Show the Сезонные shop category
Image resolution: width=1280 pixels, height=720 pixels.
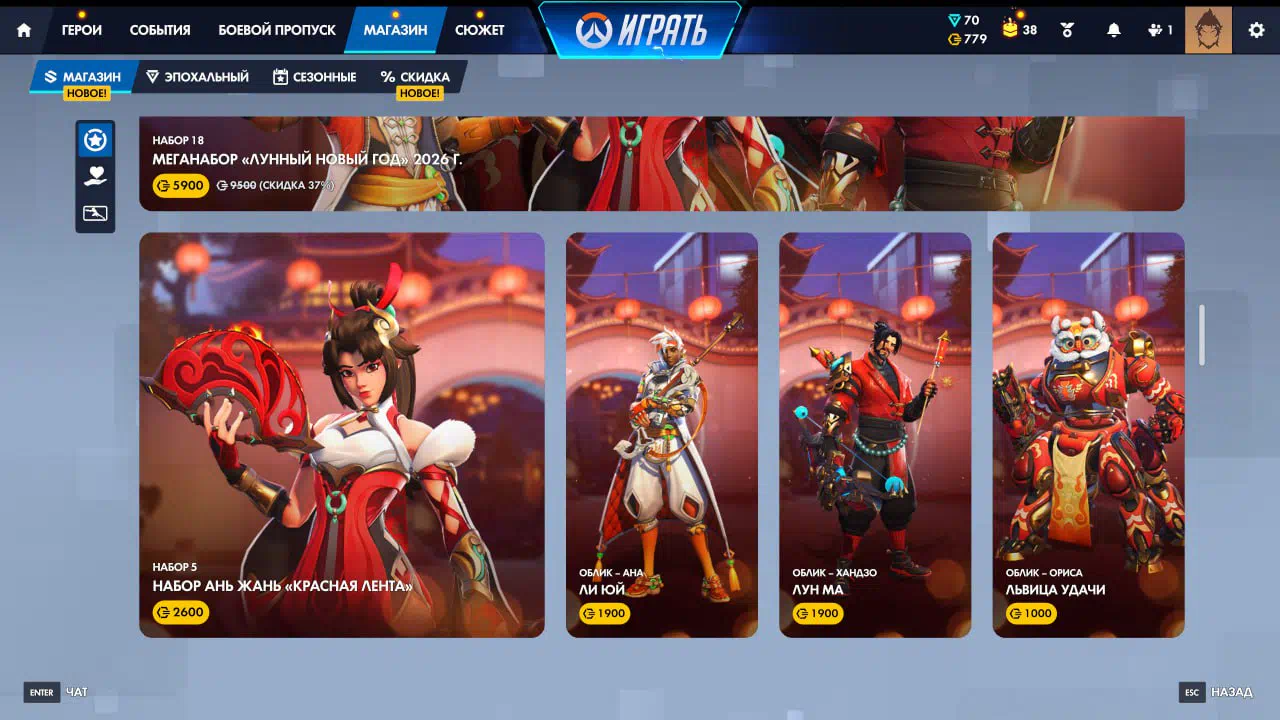point(314,77)
